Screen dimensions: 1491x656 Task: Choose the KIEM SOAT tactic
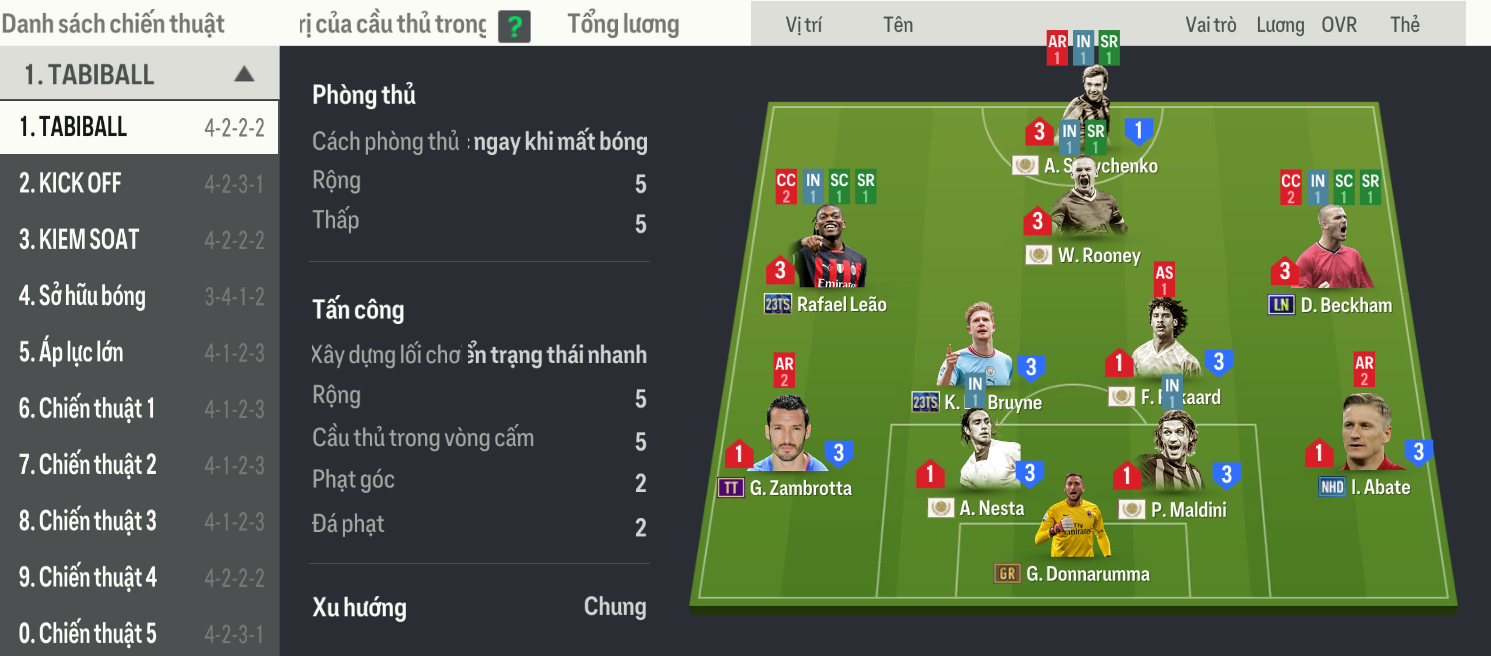pos(138,240)
